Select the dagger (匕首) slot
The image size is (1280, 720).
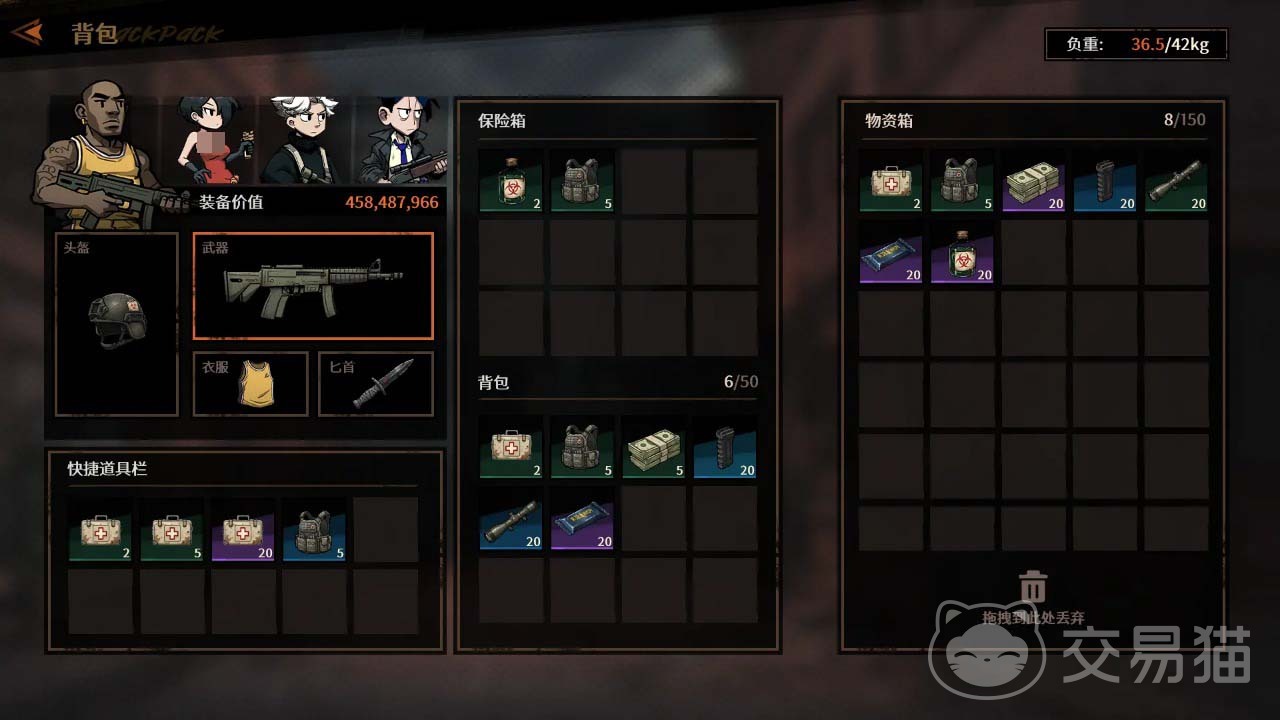[x=376, y=383]
